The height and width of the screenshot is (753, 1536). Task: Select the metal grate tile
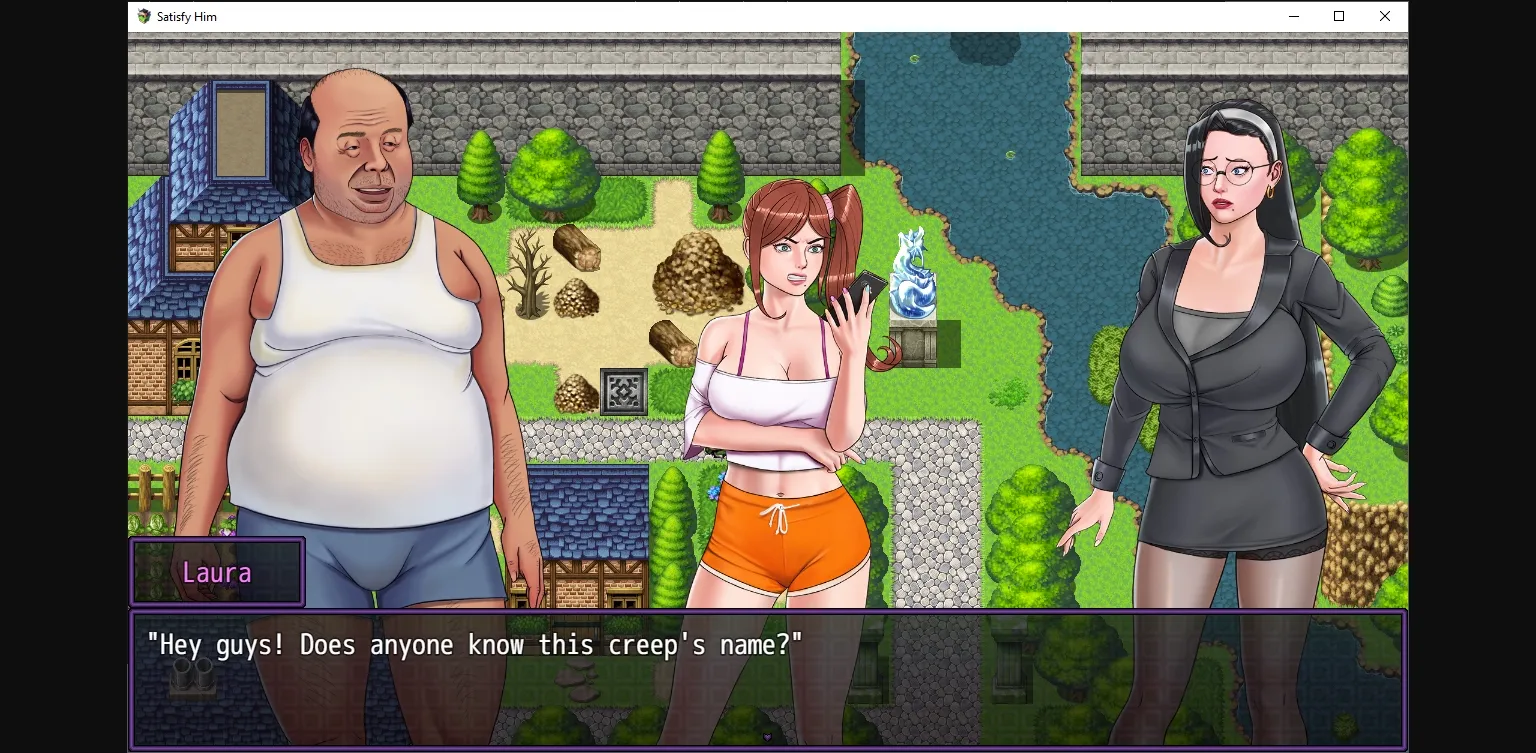(622, 391)
